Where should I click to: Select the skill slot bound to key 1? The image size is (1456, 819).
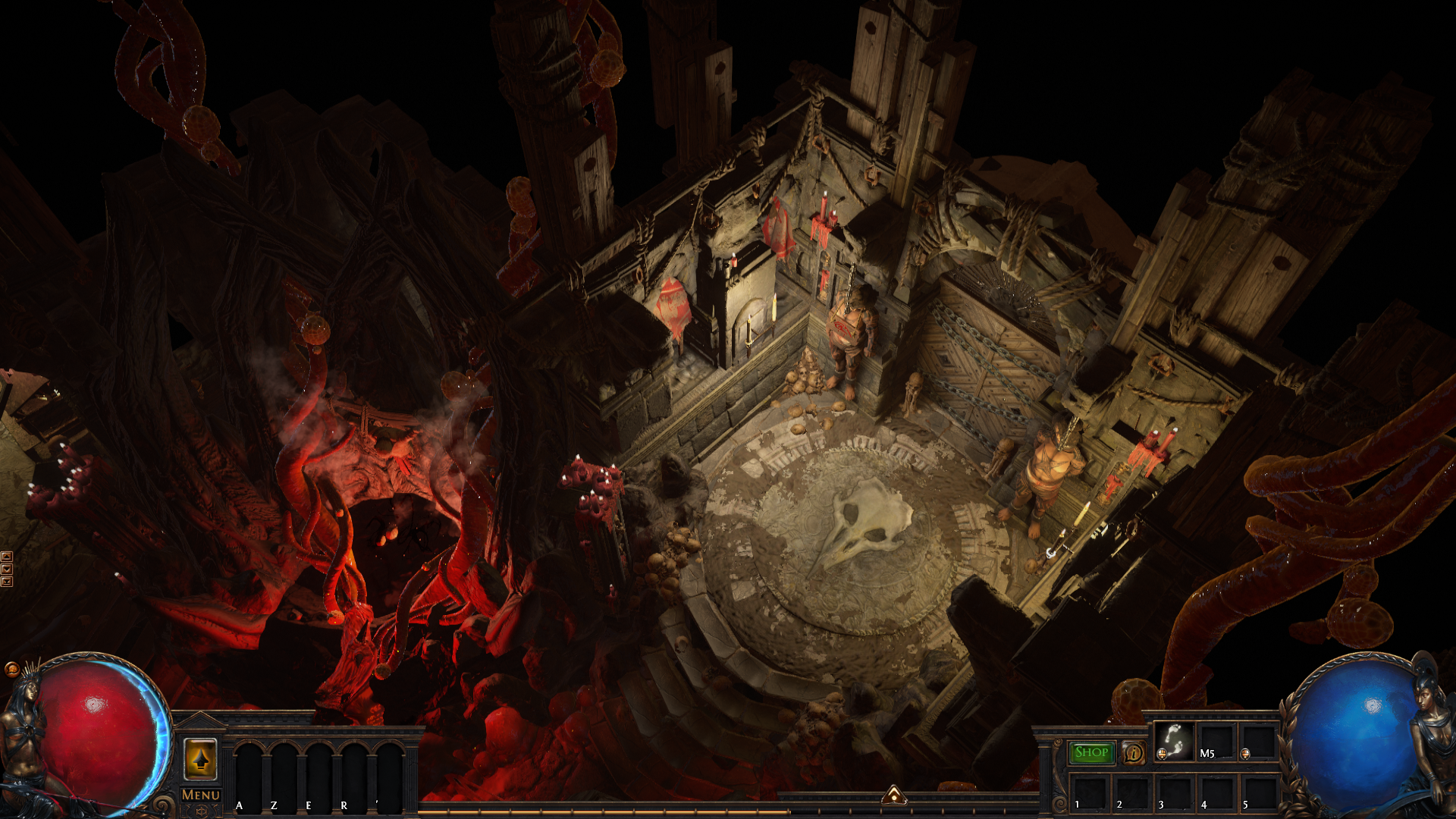pyautogui.click(x=1089, y=792)
